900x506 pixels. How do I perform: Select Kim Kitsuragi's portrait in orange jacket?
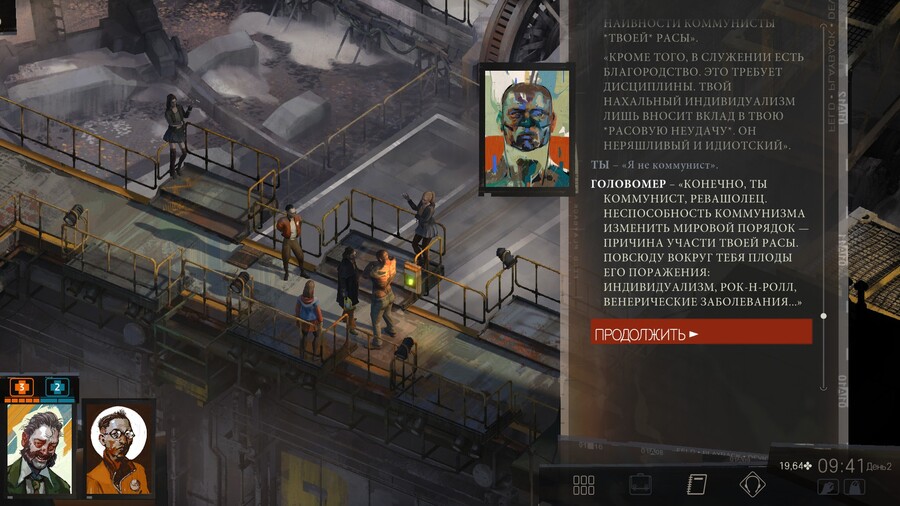(119, 447)
